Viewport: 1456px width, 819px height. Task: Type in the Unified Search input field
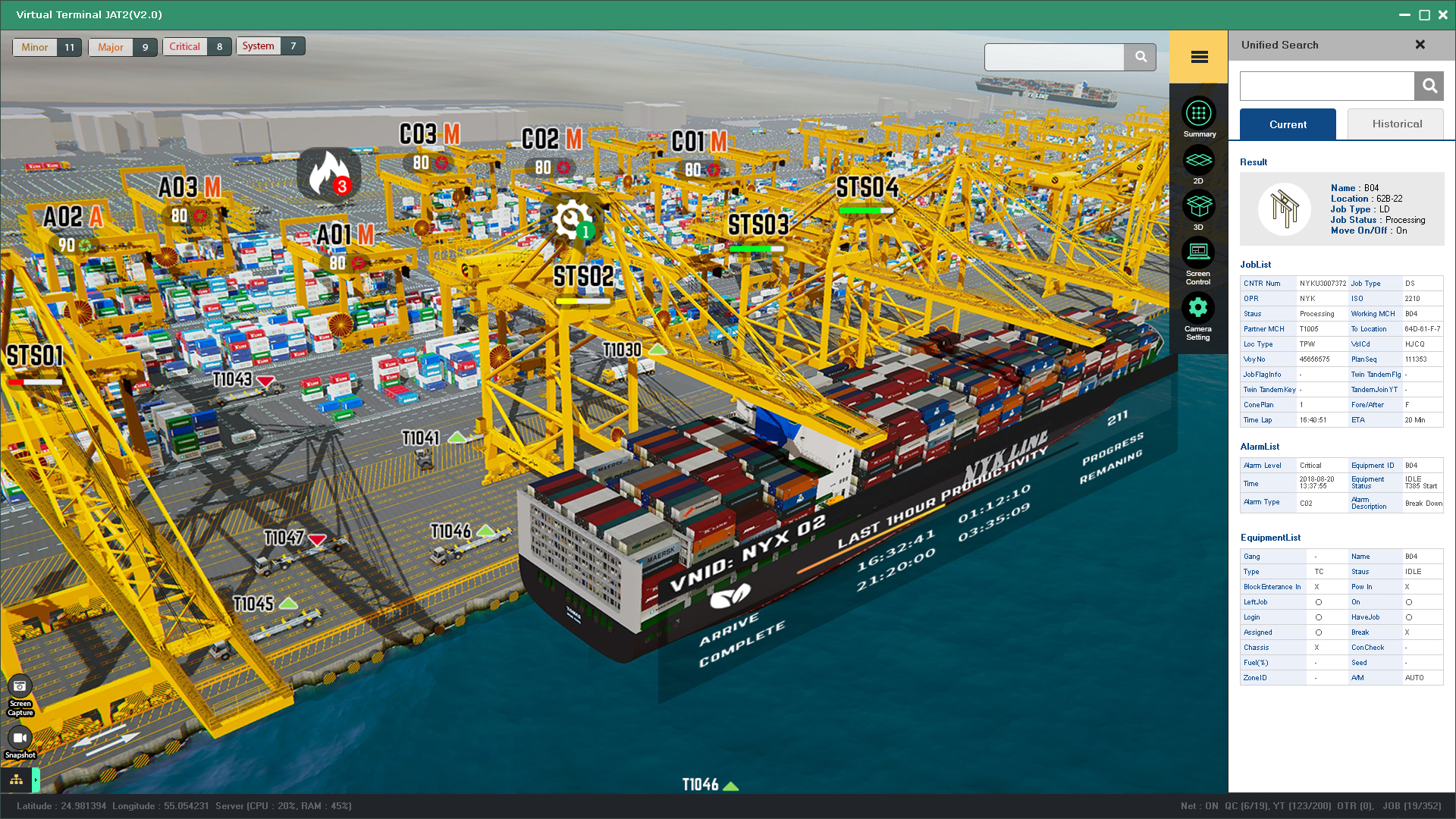(x=1326, y=86)
